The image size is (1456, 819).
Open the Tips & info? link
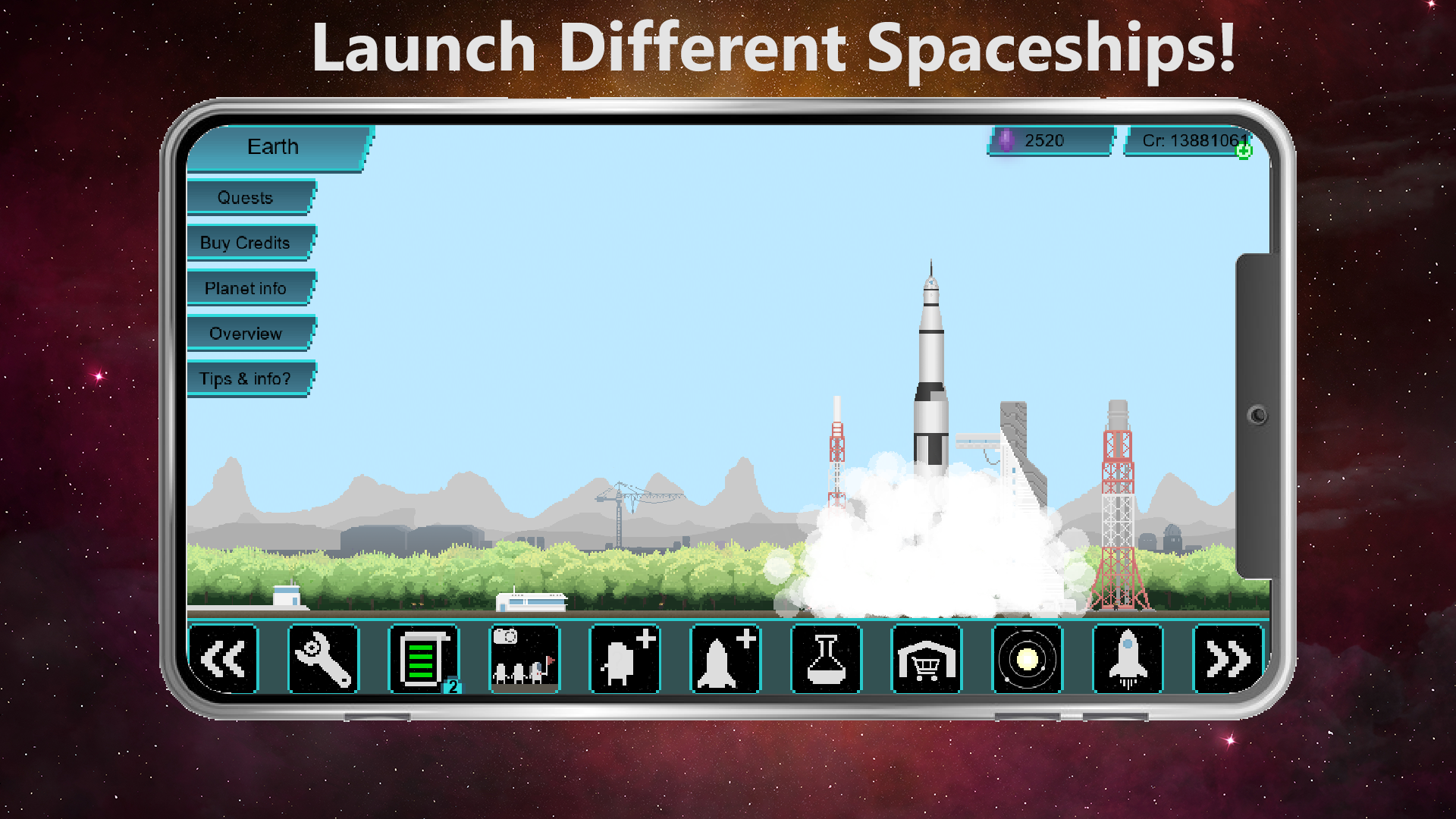click(245, 378)
